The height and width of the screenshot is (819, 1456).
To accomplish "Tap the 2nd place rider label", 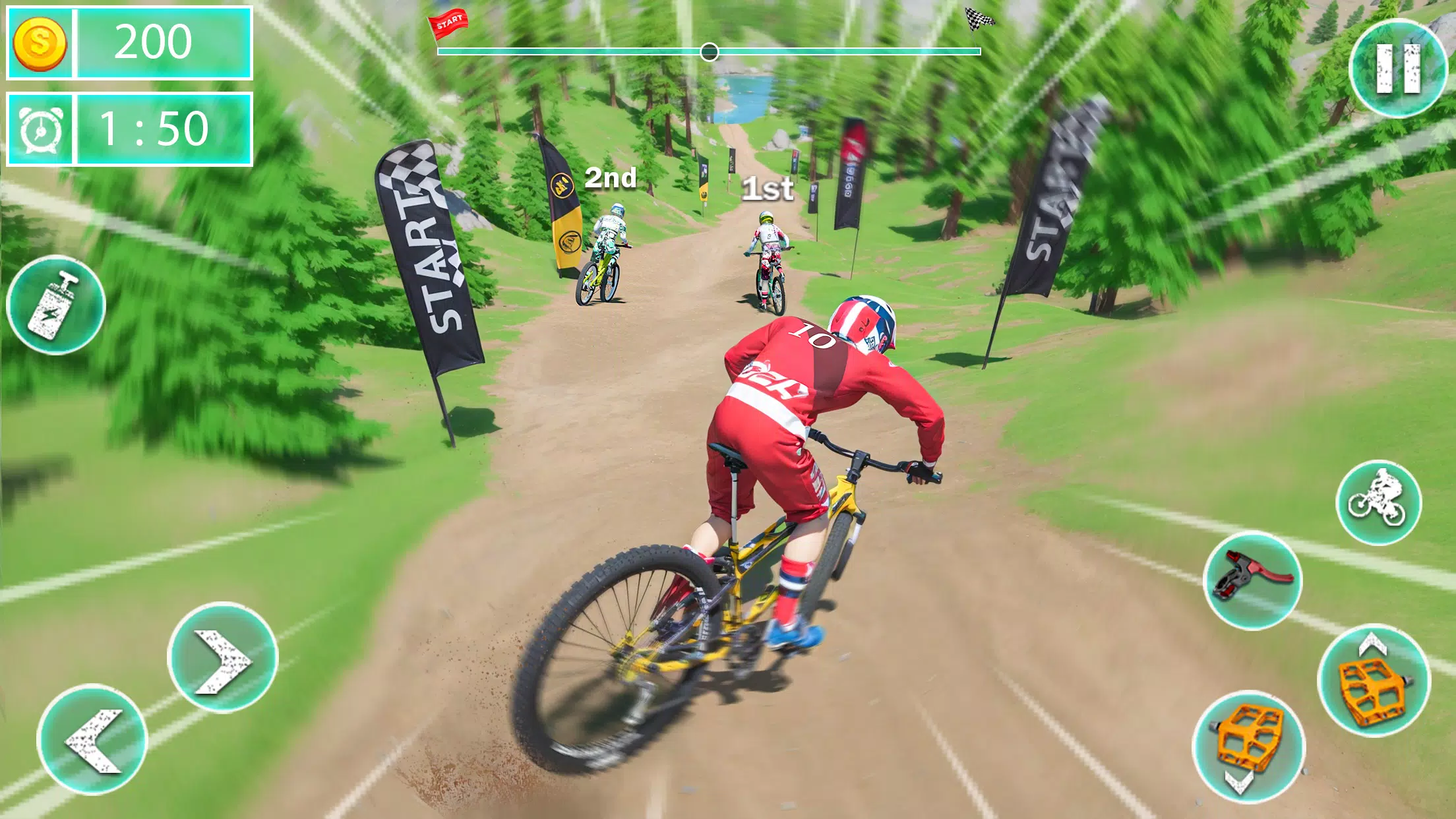I will point(611,177).
